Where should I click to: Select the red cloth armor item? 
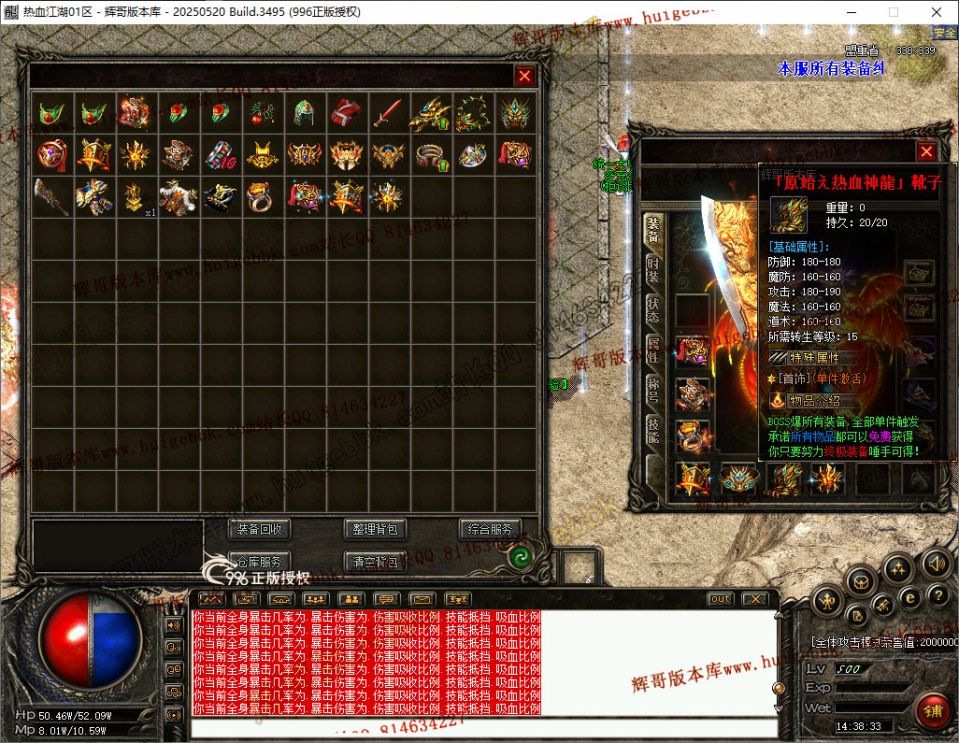[346, 113]
